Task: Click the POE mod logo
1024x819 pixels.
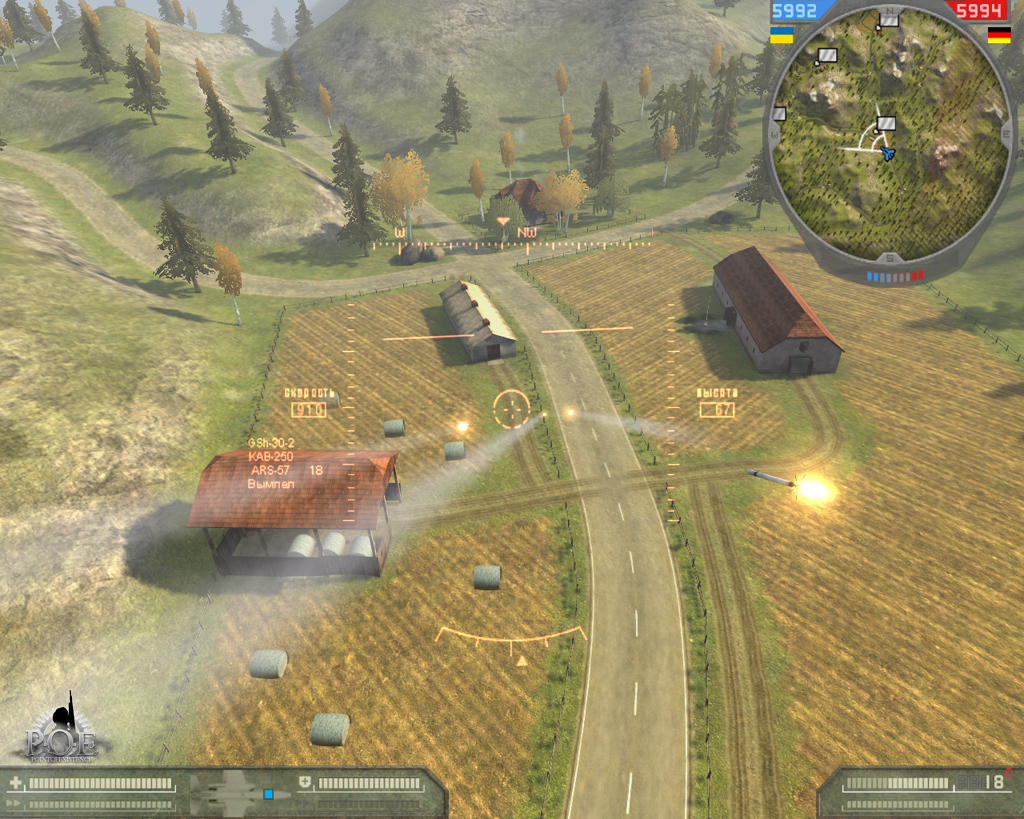Action: click(x=62, y=730)
